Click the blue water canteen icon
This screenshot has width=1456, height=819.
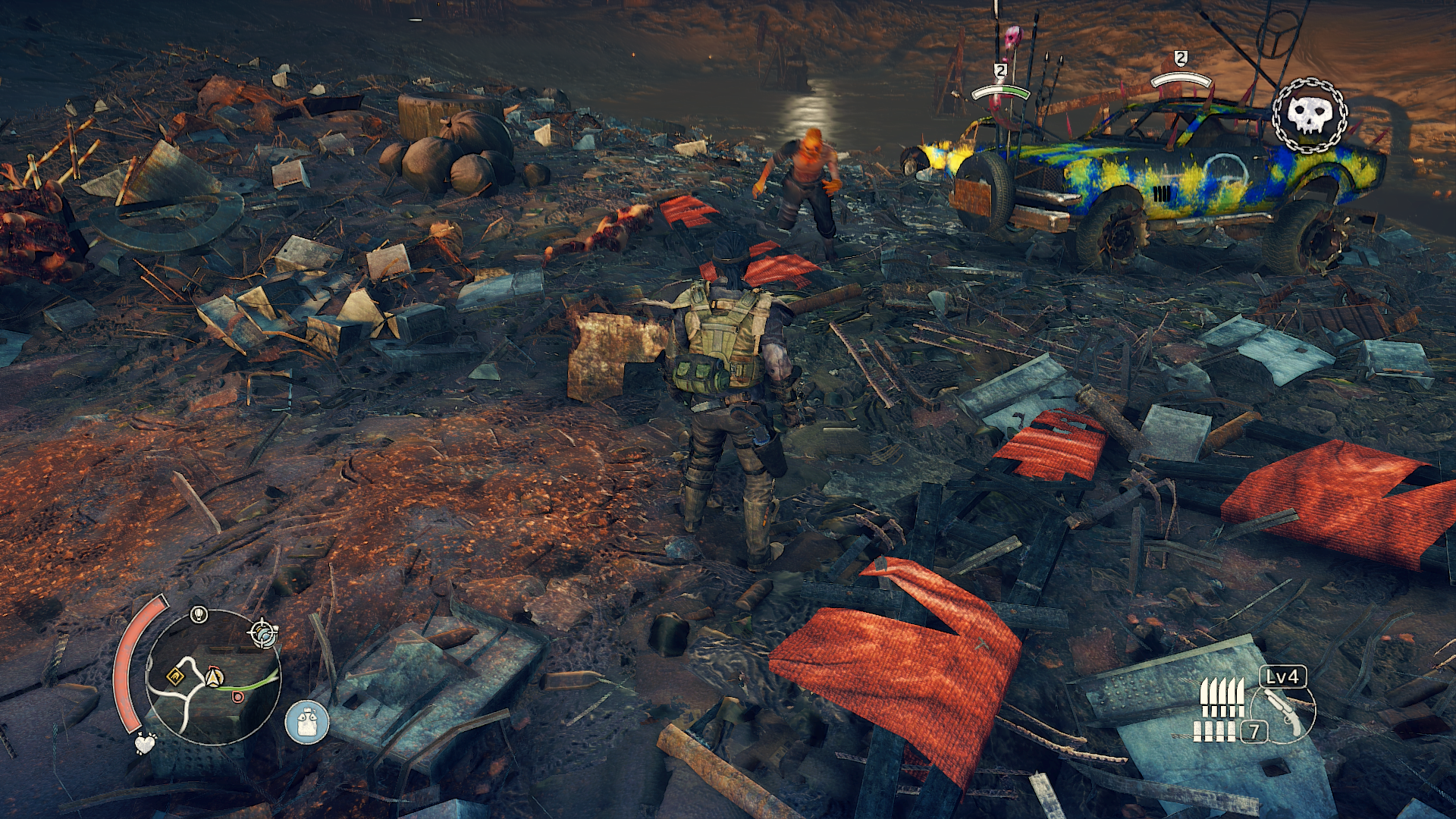pos(307,721)
